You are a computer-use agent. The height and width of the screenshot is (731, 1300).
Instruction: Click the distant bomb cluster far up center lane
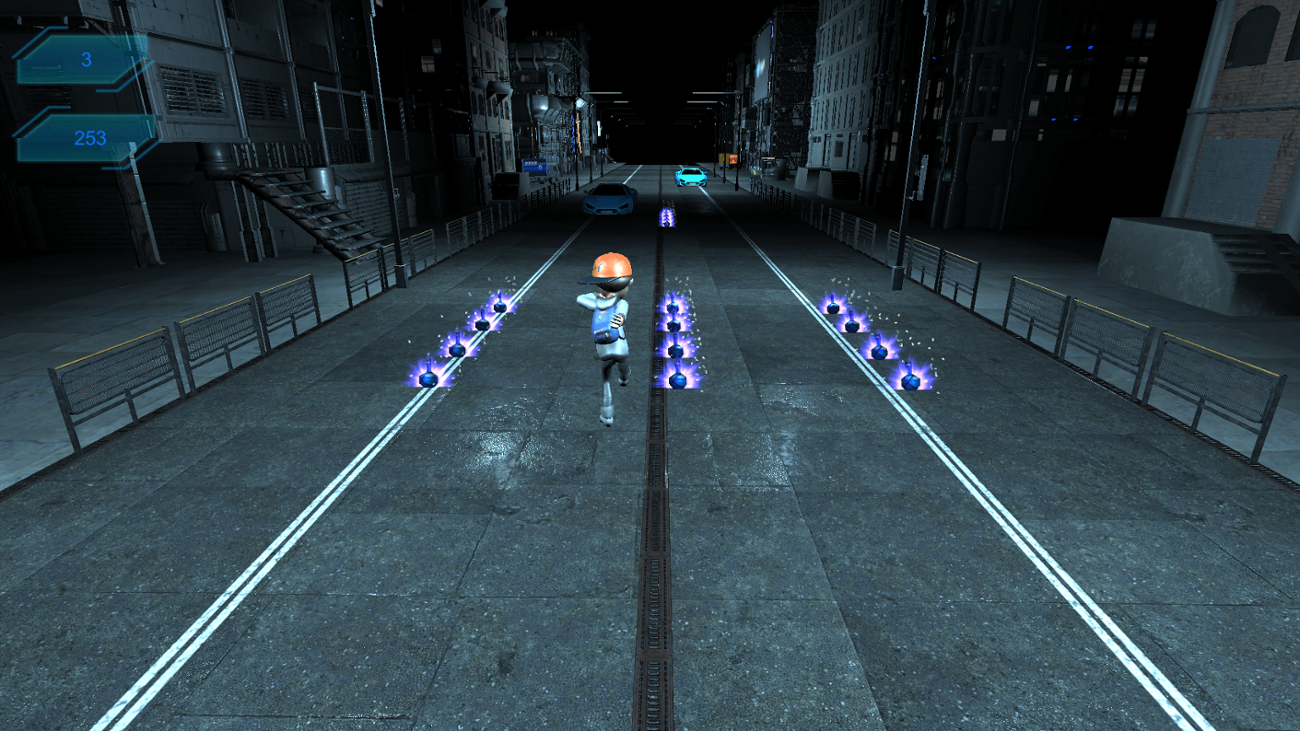click(x=665, y=218)
